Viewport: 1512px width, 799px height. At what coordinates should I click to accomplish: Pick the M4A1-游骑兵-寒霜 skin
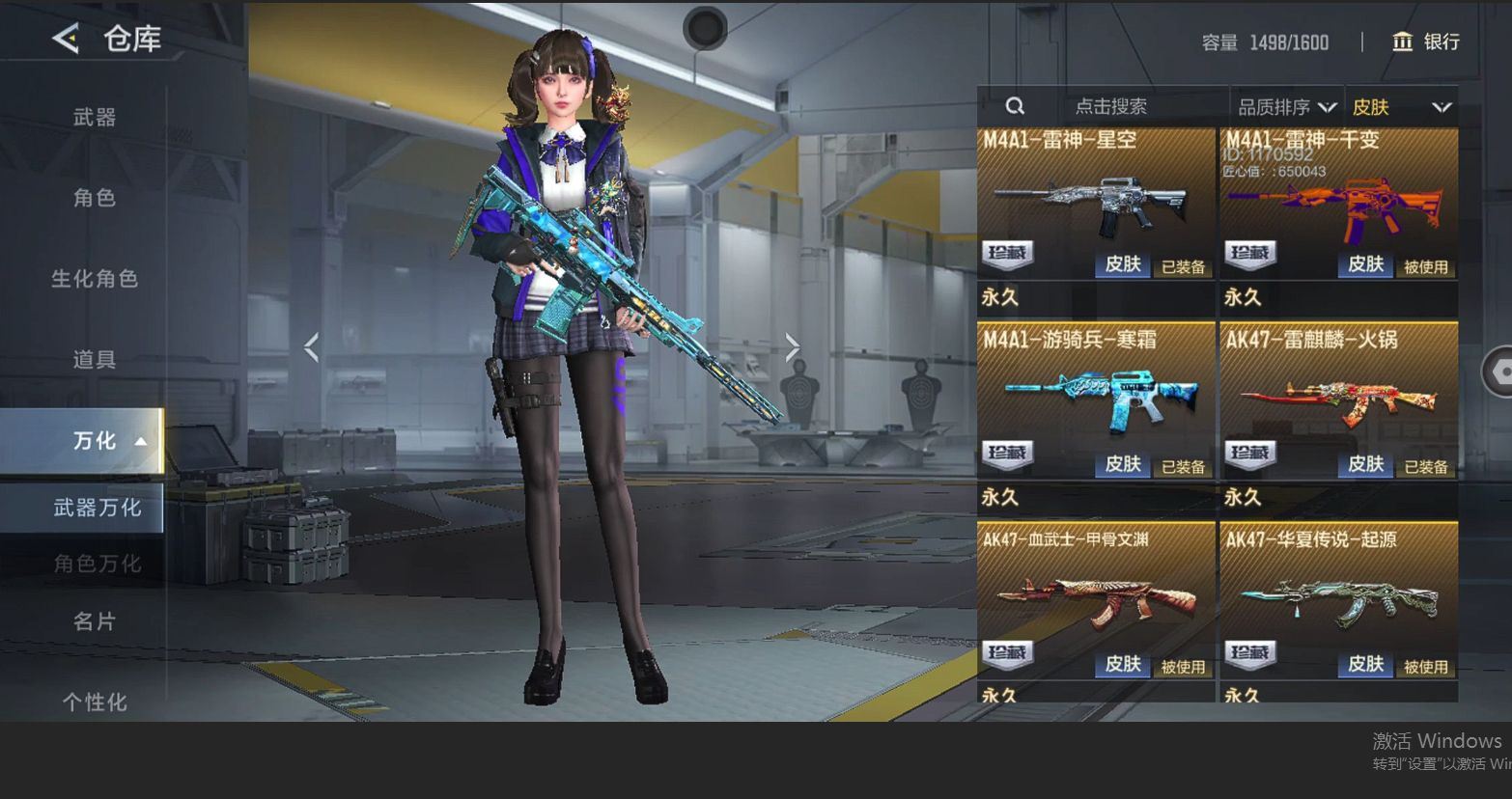[1096, 401]
